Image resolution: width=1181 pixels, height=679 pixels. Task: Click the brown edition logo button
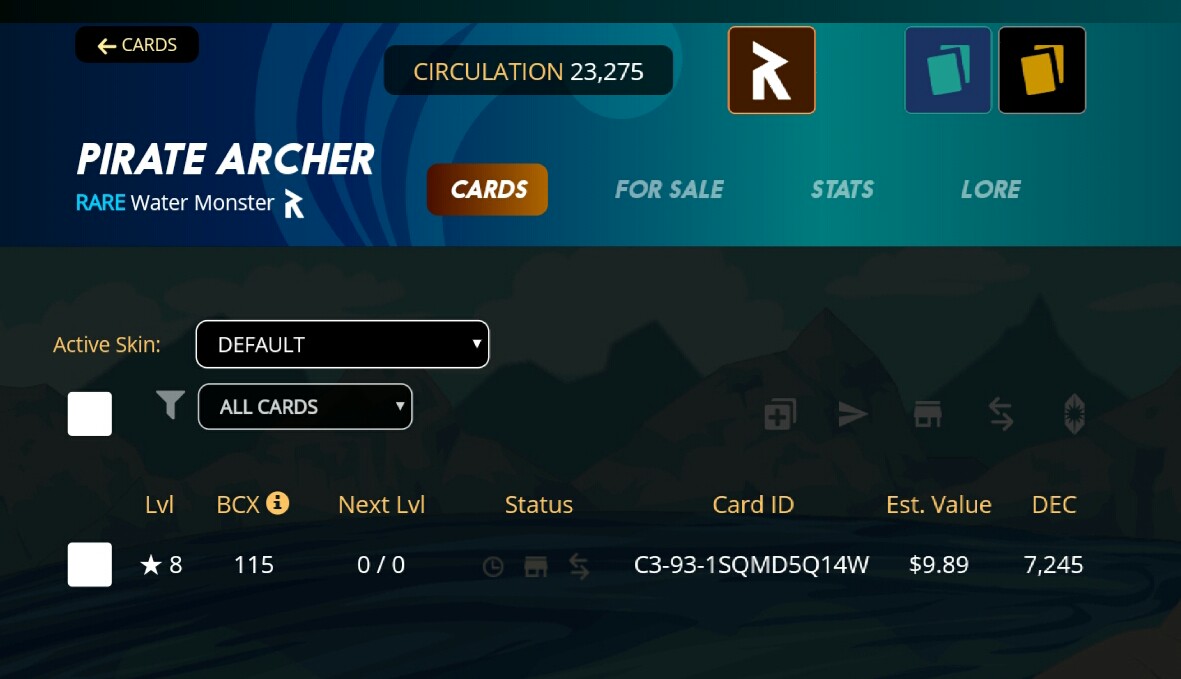click(771, 70)
